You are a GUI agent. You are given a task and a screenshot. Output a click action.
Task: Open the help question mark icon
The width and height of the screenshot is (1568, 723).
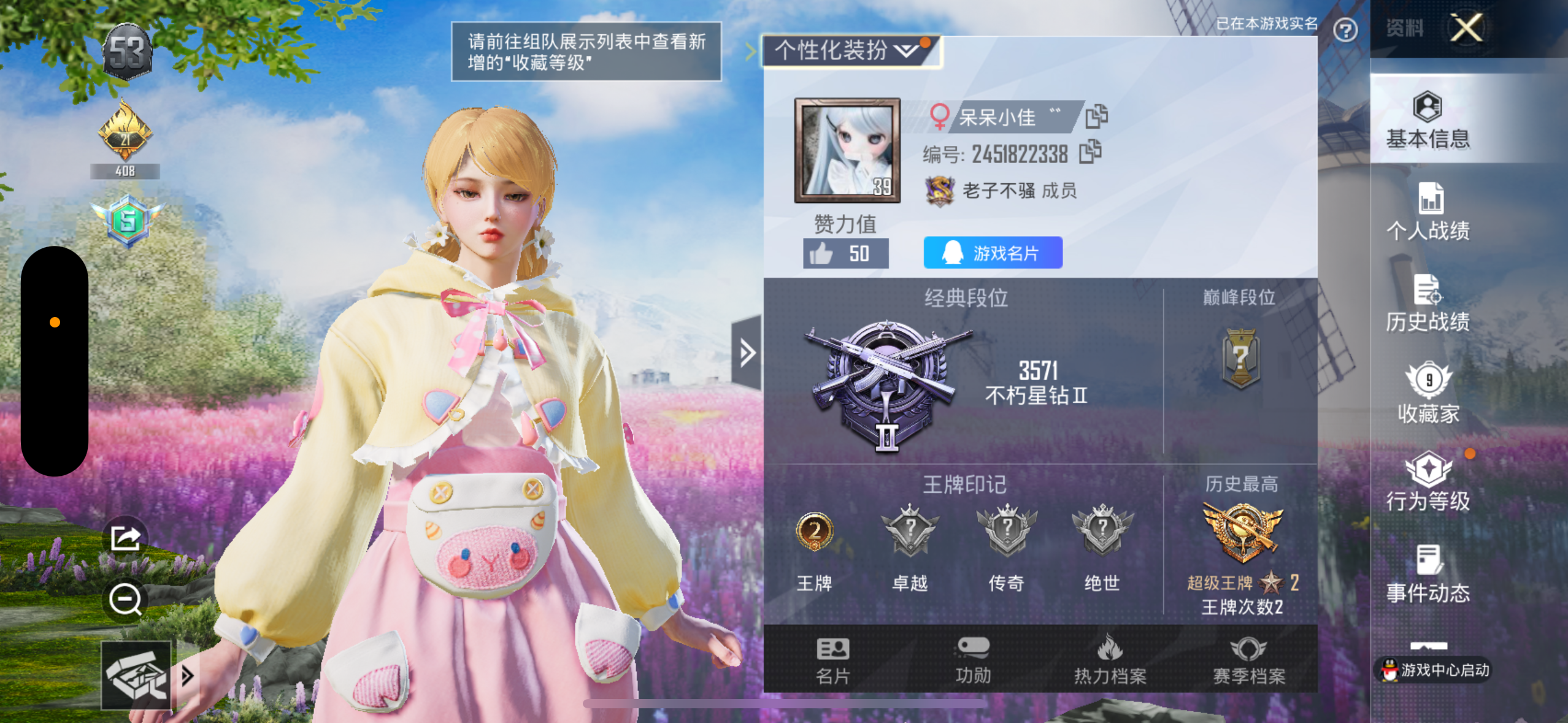click(1347, 29)
